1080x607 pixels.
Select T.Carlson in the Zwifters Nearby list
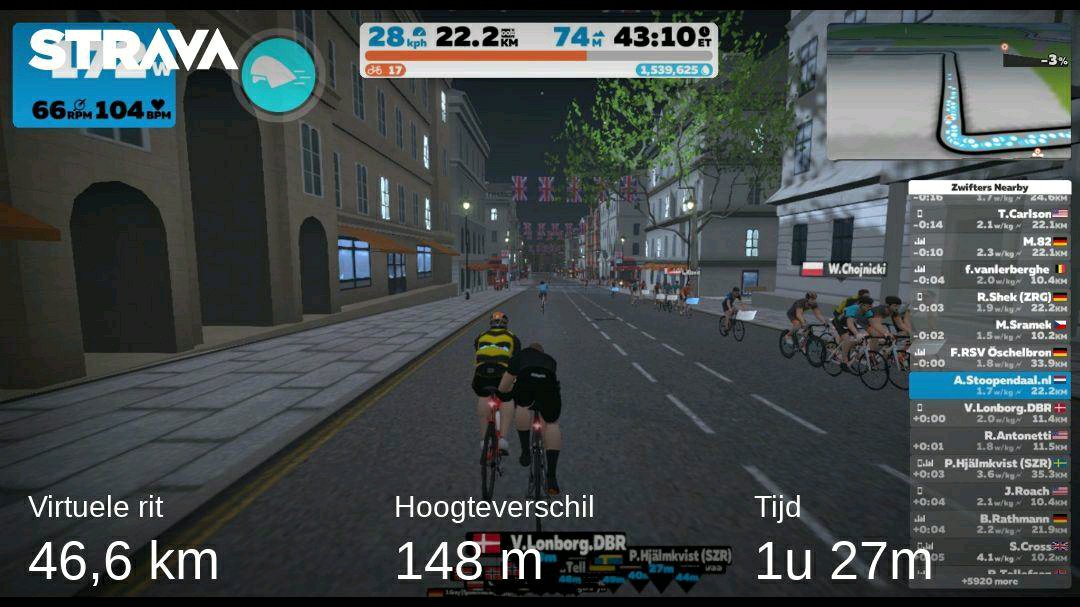(989, 219)
